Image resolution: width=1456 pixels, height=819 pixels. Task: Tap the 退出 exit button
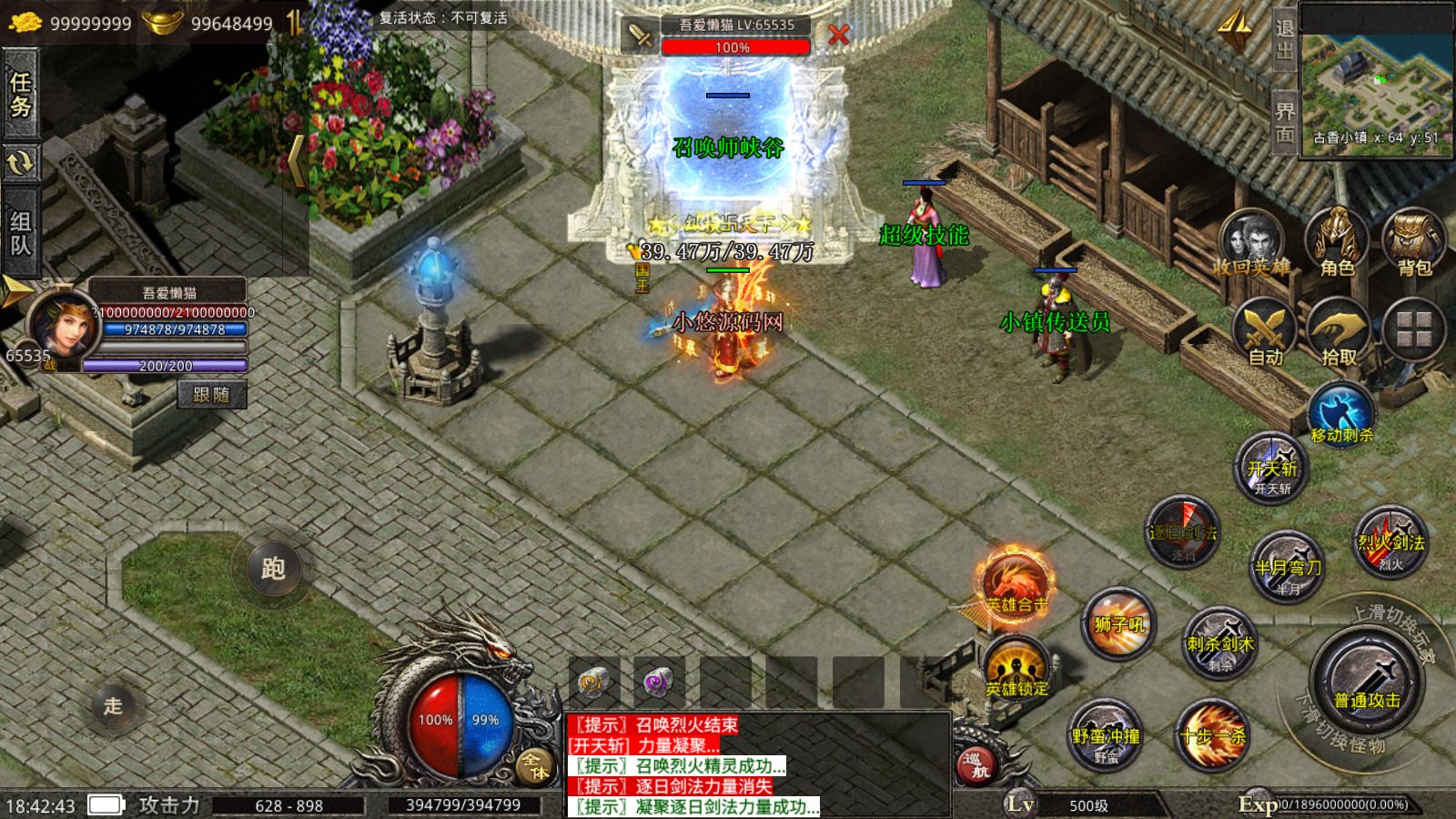1284,39
